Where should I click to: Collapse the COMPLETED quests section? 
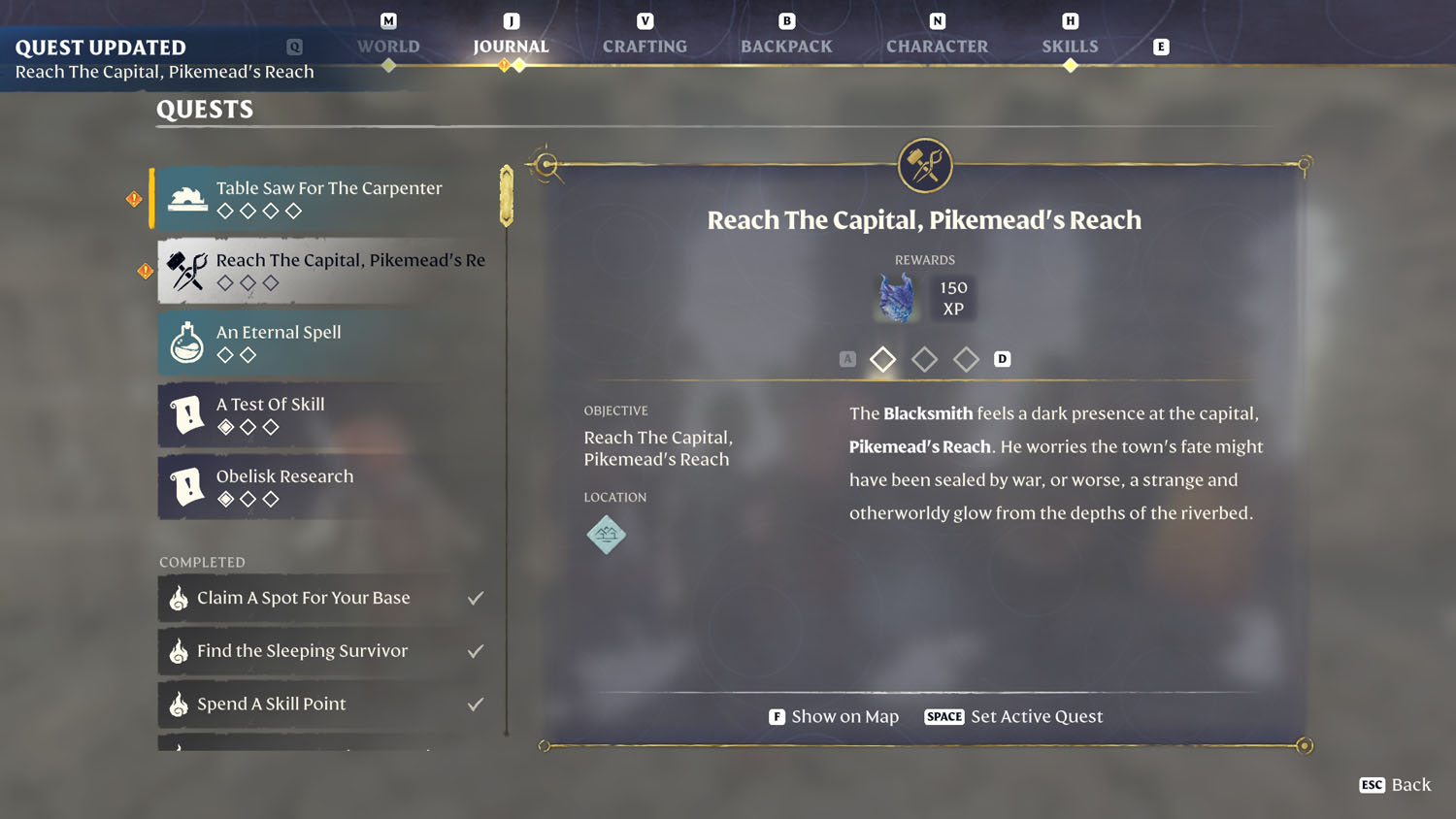tap(202, 562)
